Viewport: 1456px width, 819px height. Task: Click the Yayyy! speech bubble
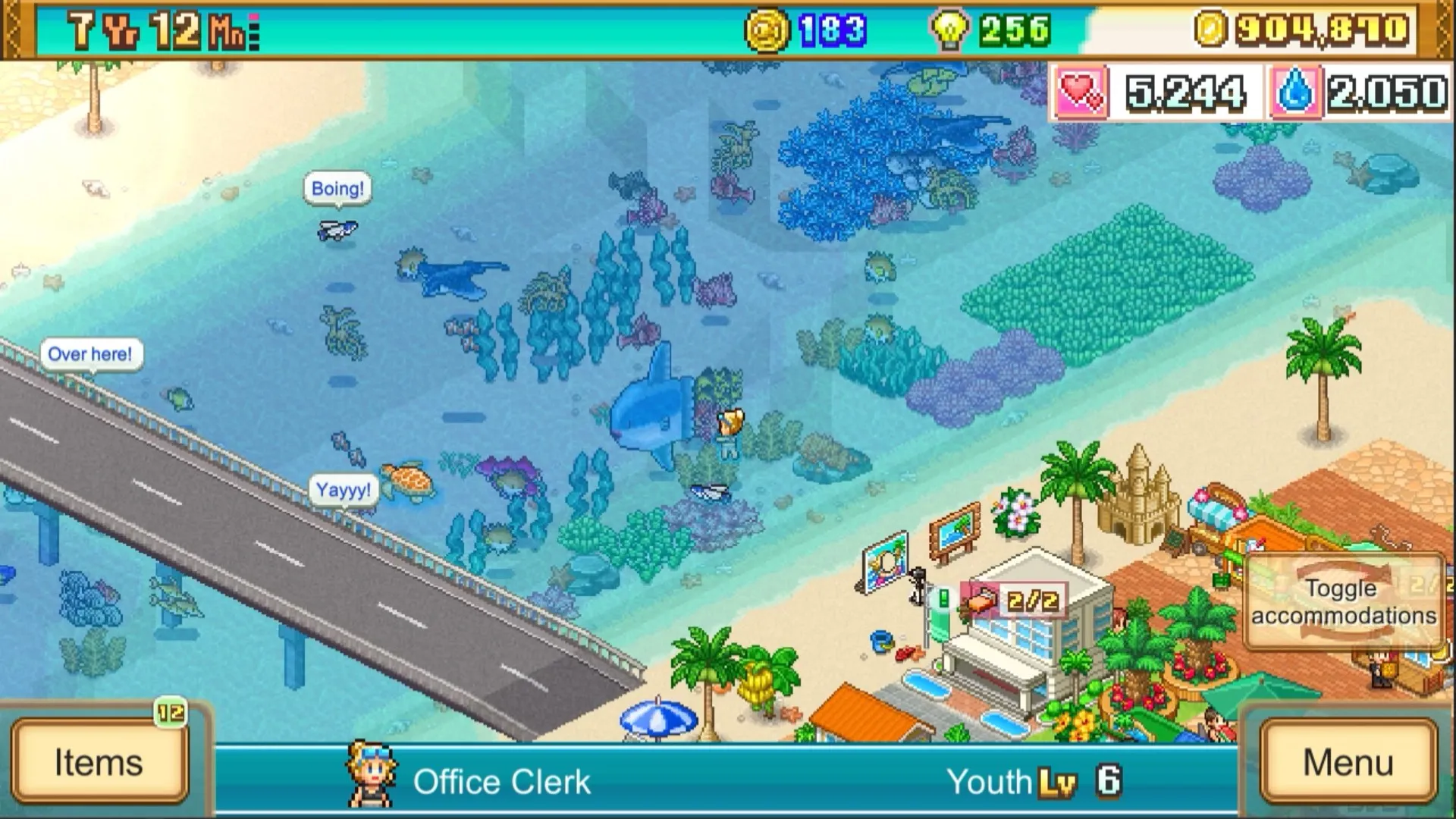pos(344,489)
